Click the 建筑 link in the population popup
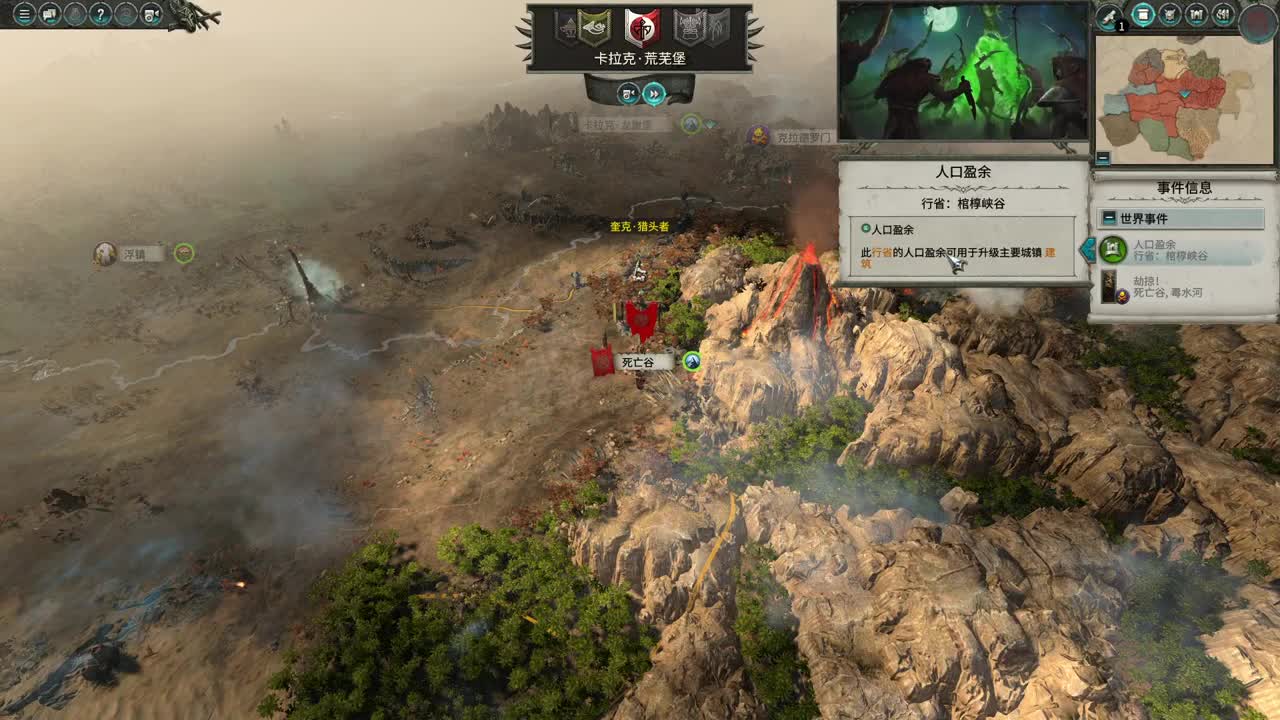The height and width of the screenshot is (720, 1280). (1050, 253)
